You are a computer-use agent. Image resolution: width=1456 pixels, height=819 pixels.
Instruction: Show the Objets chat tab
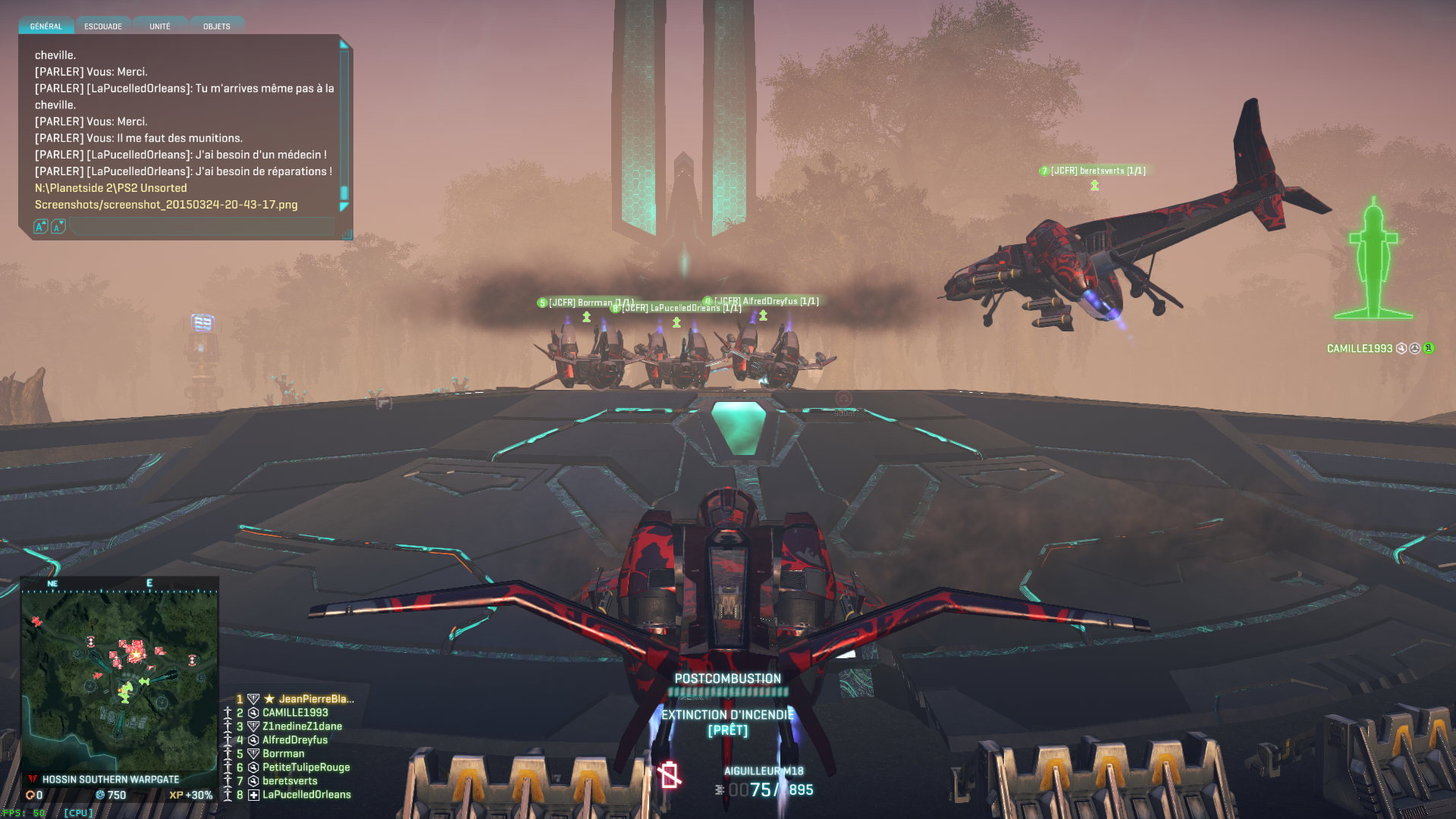217,27
